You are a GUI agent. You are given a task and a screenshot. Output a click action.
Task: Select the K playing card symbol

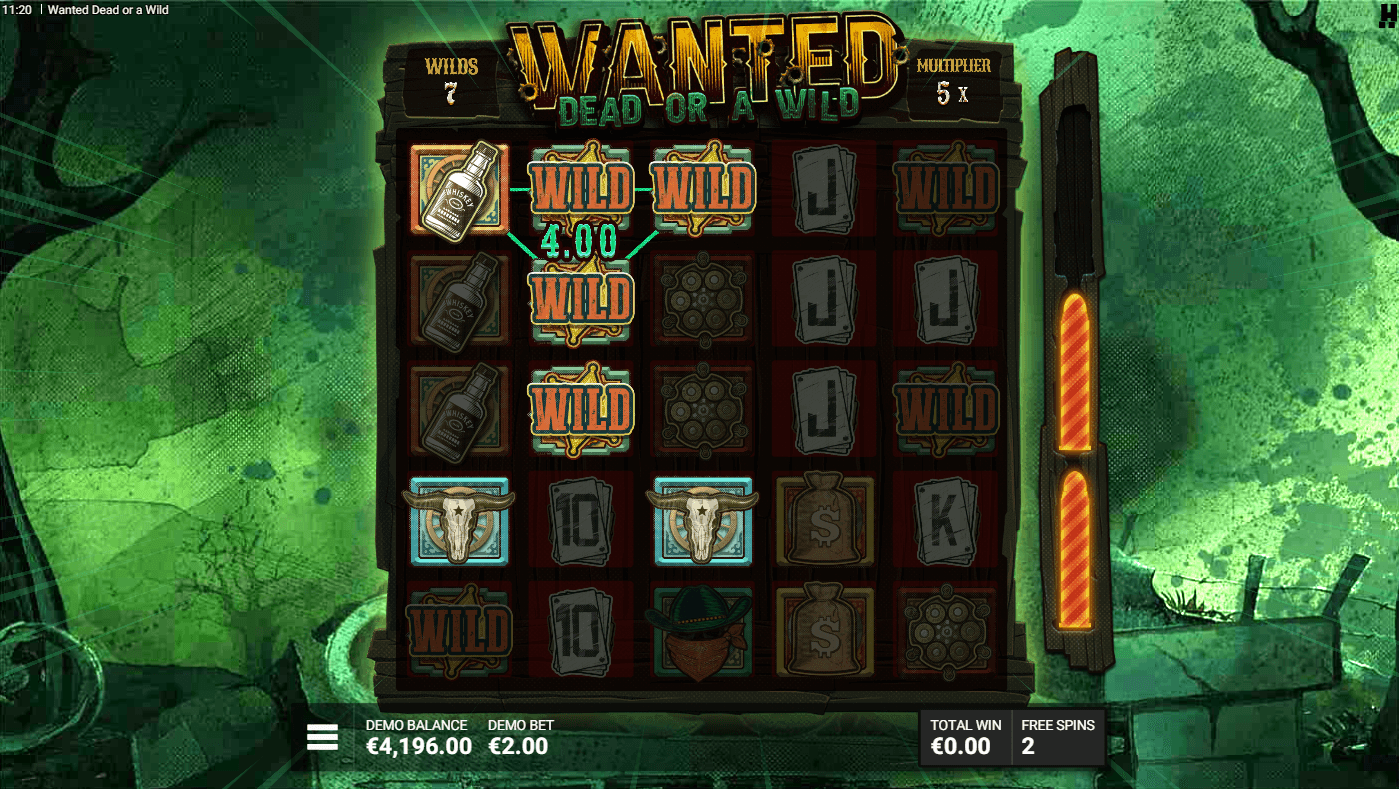click(947, 521)
